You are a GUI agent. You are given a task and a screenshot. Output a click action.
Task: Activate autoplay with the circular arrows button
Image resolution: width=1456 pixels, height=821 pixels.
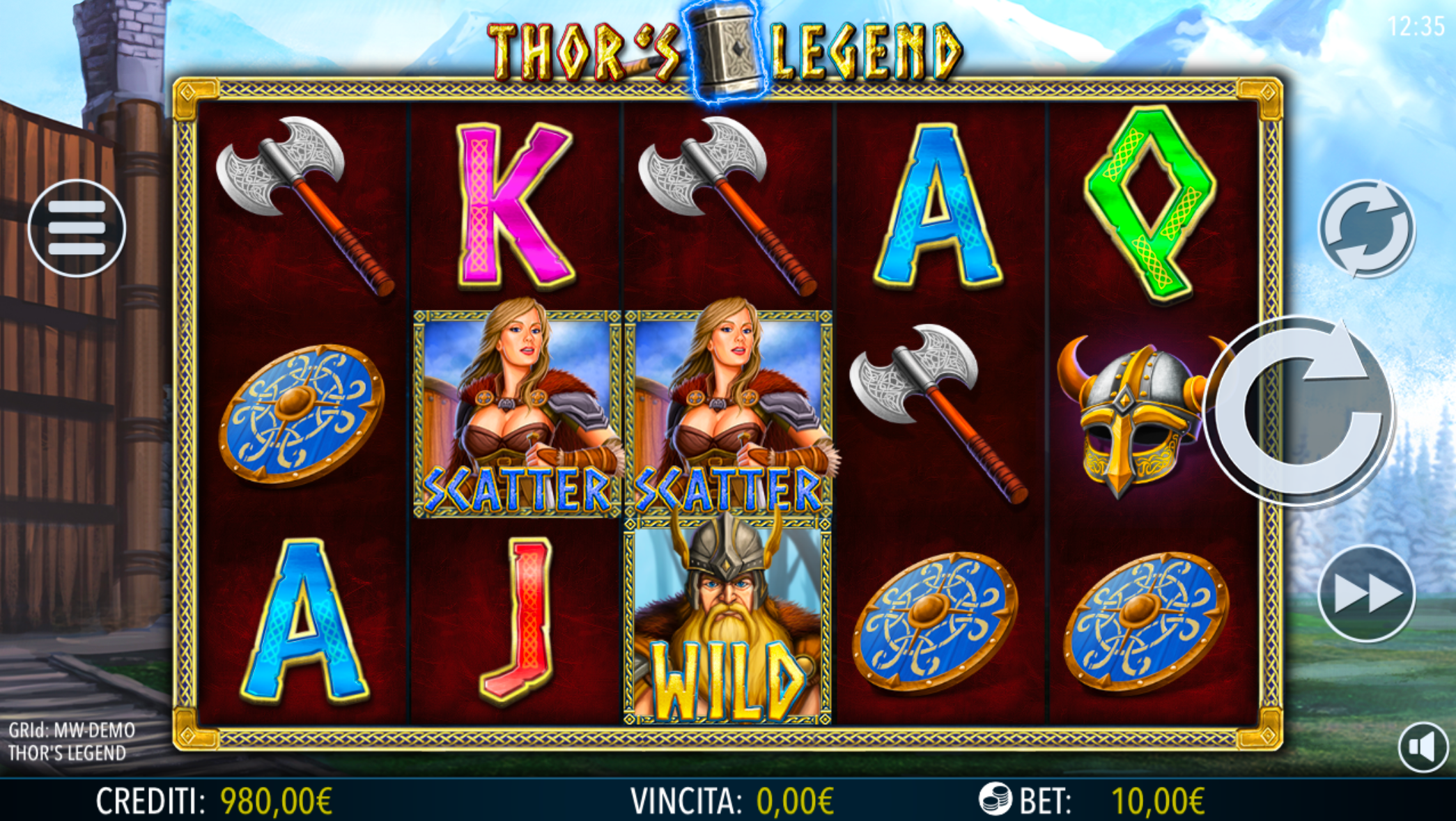pyautogui.click(x=1366, y=228)
